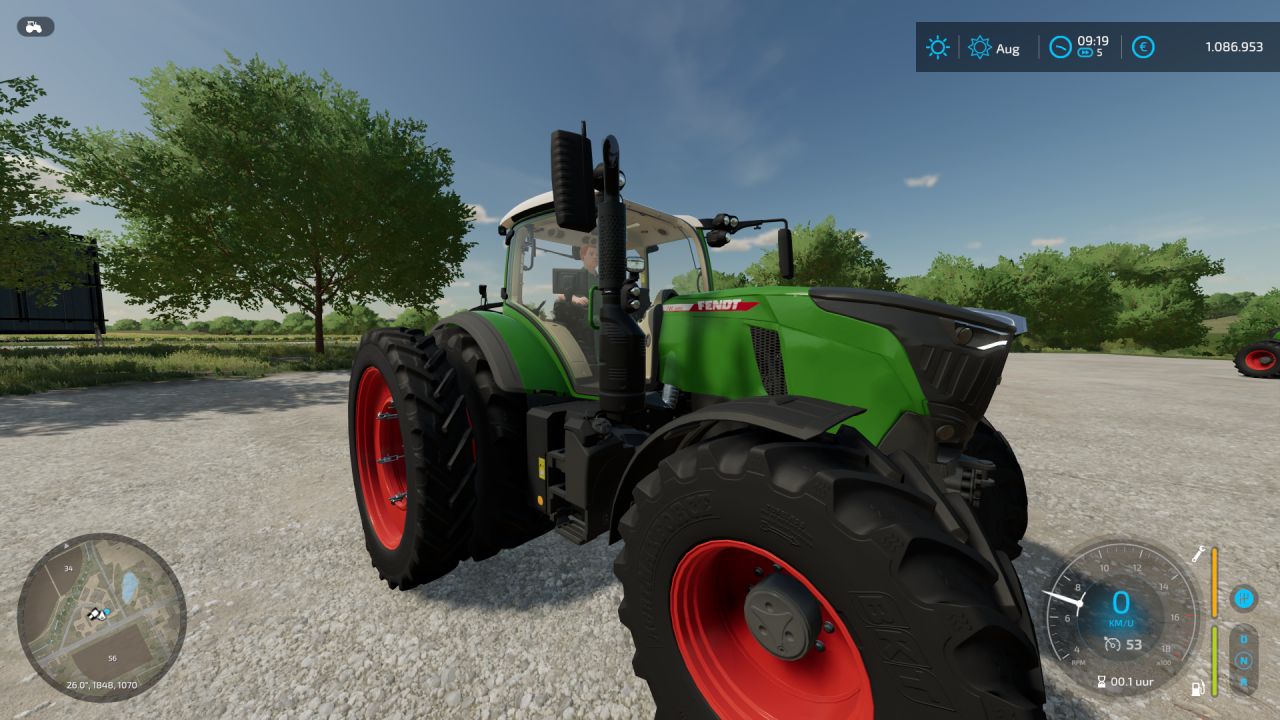Open the weather forecast icon next to Aug
The width and height of the screenshot is (1280, 720).
coord(980,47)
